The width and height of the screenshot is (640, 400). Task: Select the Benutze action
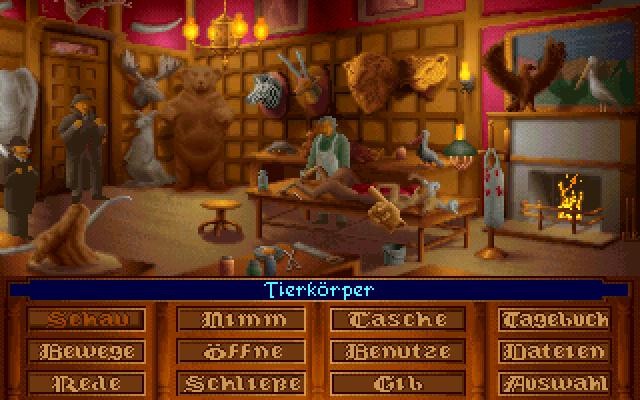[x=397, y=352]
